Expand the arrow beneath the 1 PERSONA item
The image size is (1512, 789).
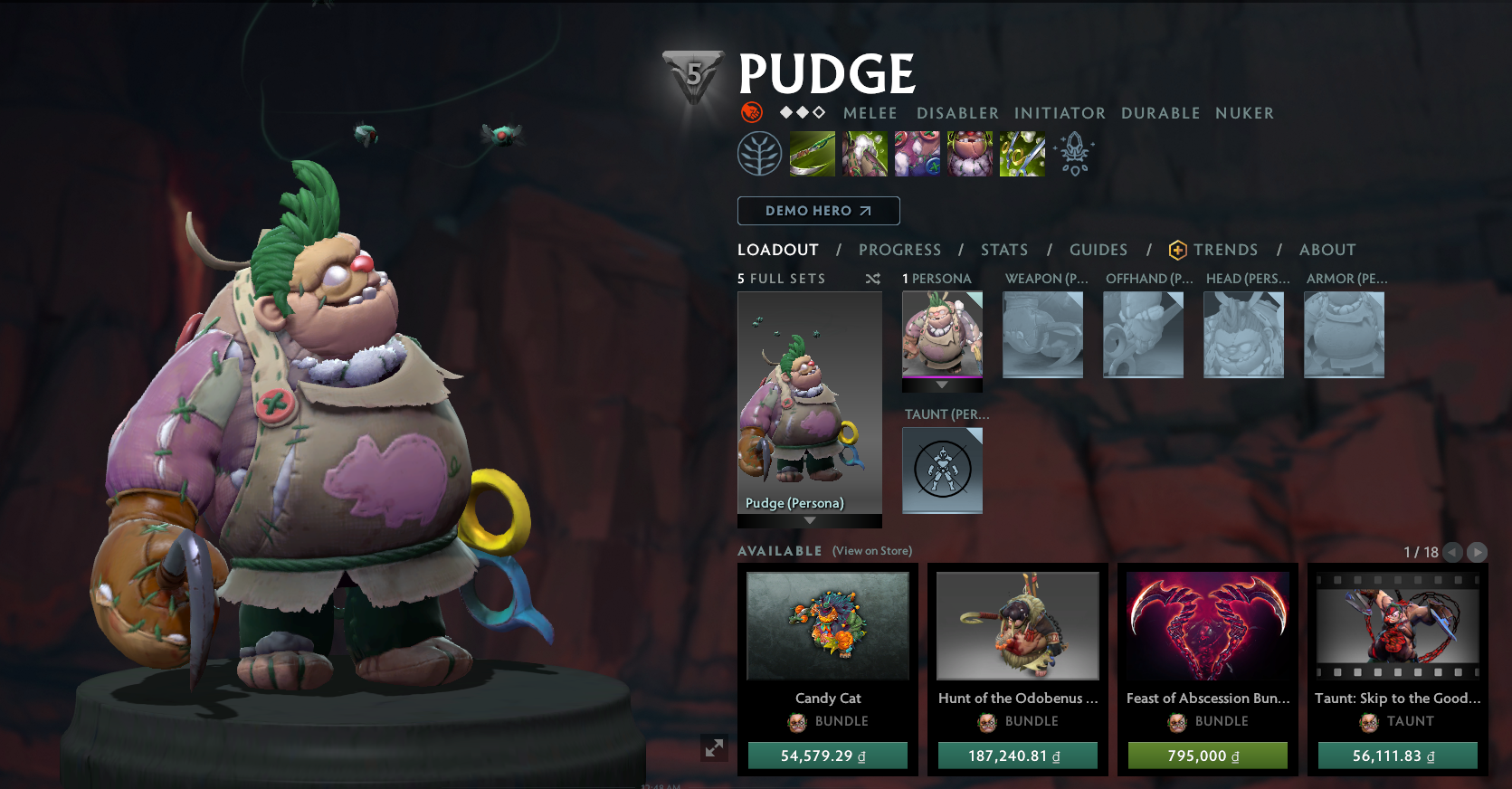(941, 385)
